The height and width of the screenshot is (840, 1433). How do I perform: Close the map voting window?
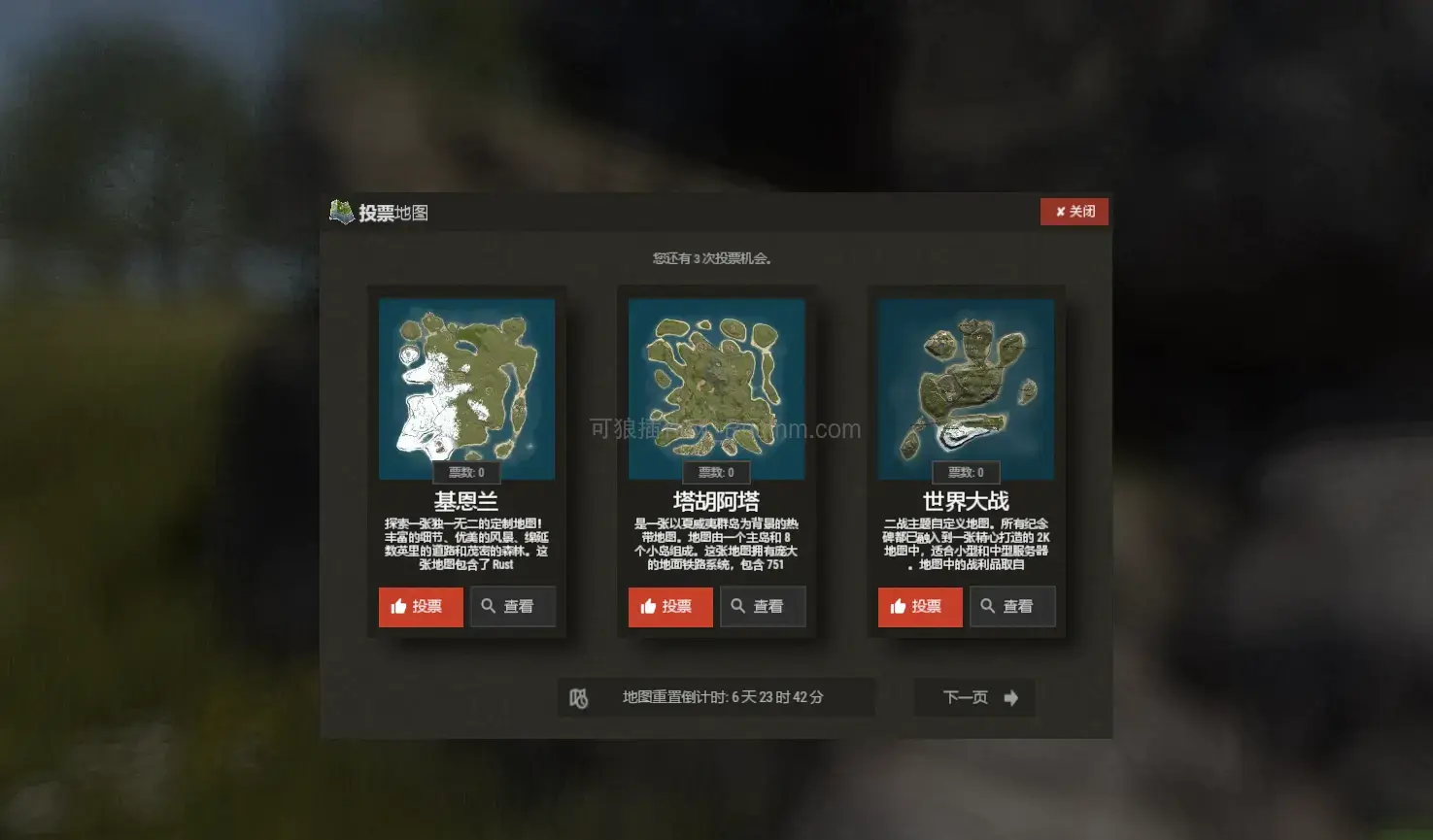(1074, 212)
